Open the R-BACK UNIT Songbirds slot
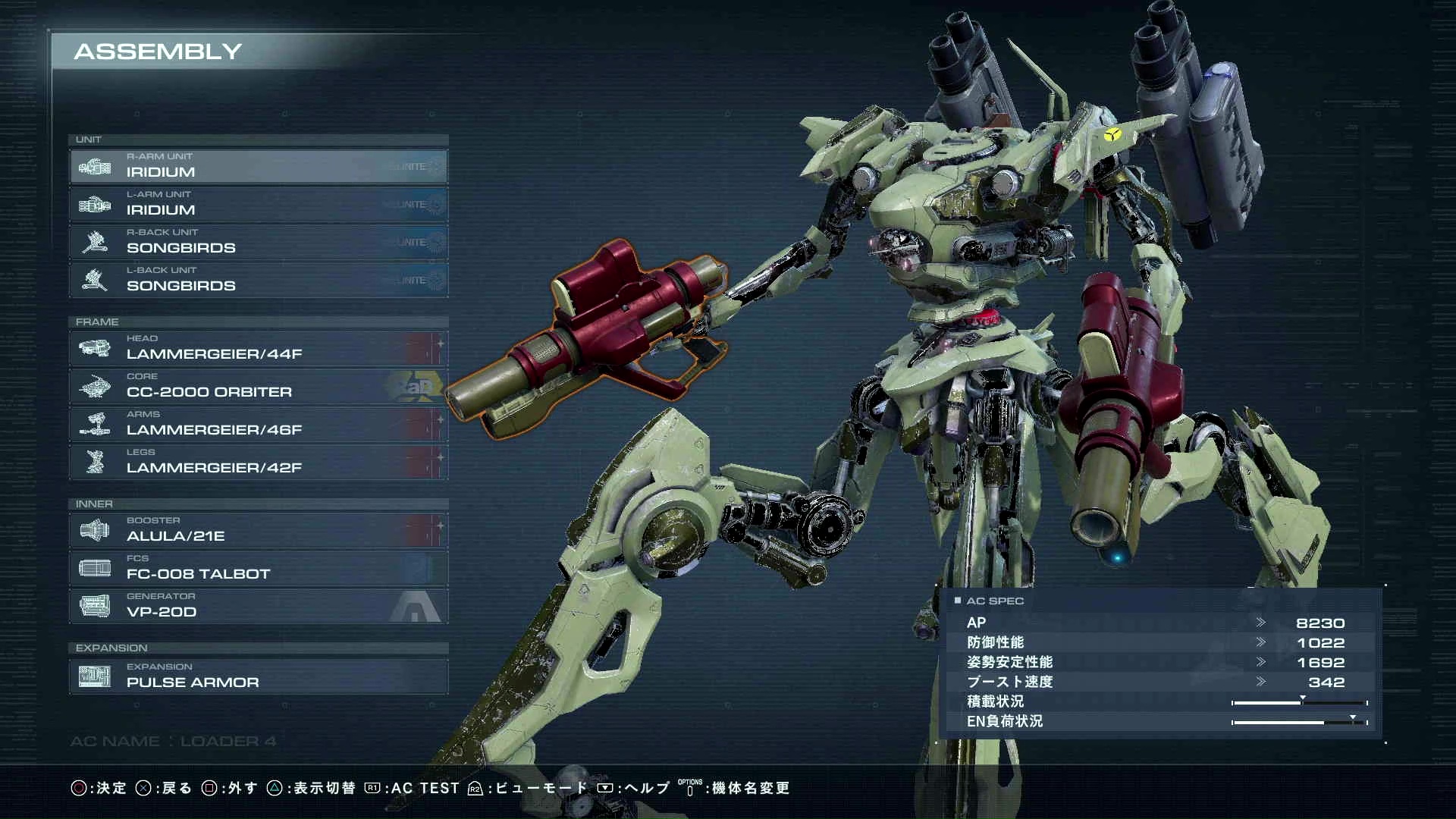 [x=258, y=242]
